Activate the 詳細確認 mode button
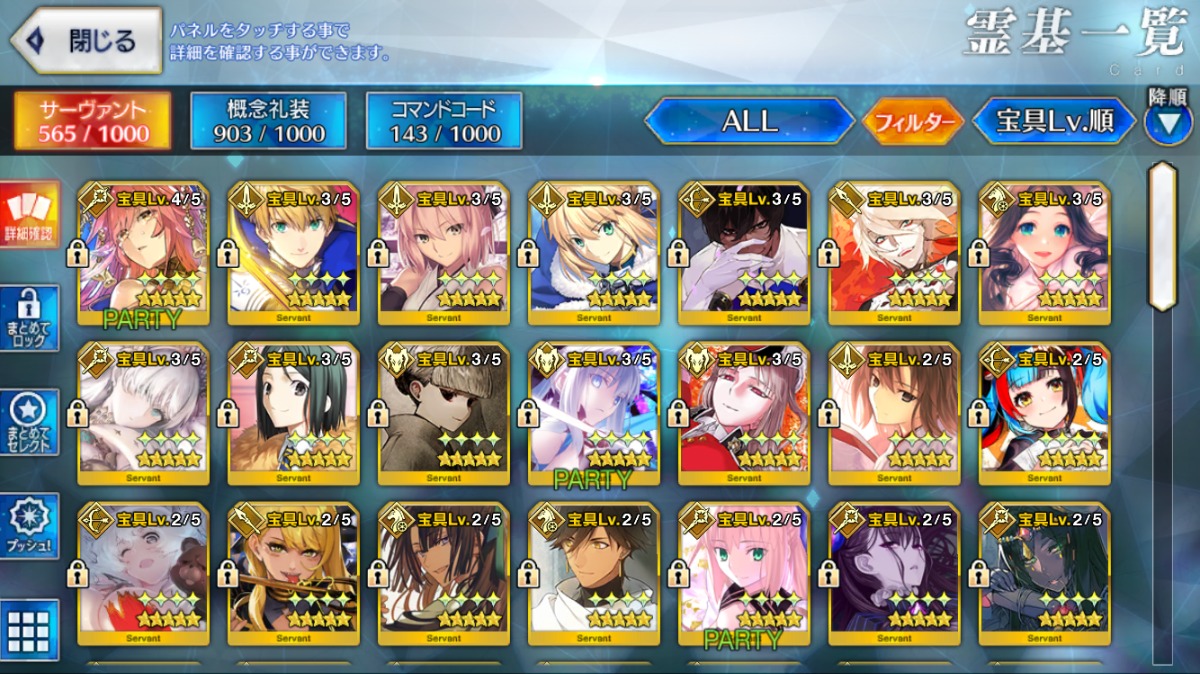Image resolution: width=1200 pixels, height=674 pixels. click(x=30, y=215)
